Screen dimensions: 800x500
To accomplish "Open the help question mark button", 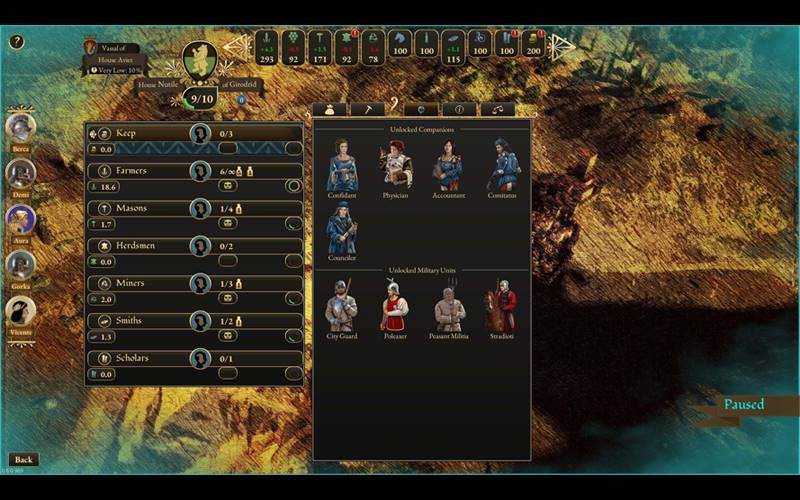I will tap(17, 42).
